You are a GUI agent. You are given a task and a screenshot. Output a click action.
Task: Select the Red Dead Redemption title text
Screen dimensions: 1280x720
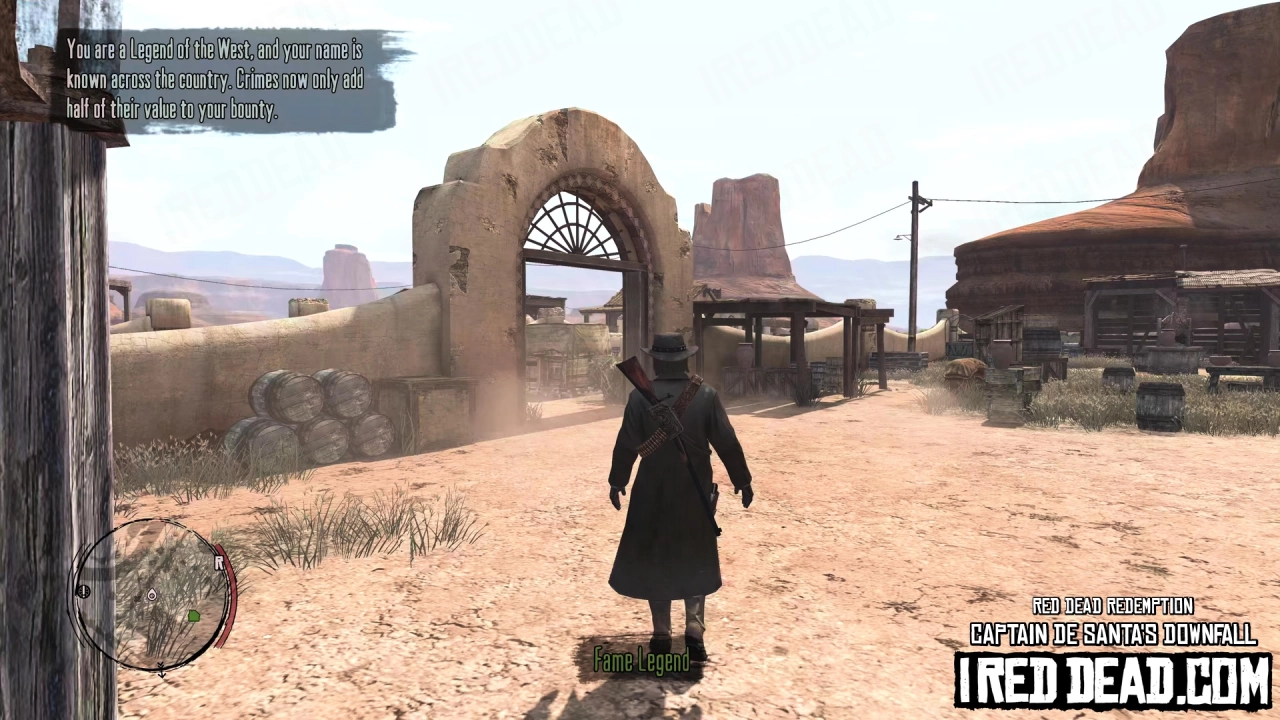tap(1112, 606)
